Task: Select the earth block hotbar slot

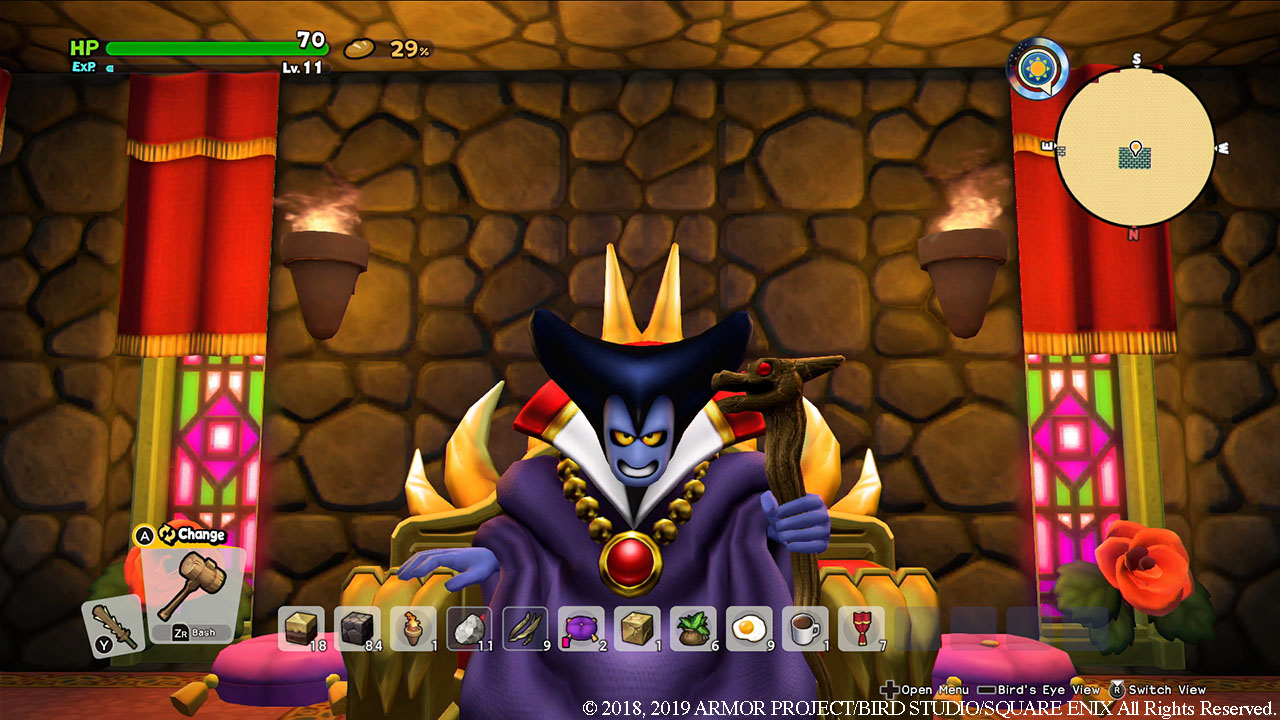Action: point(301,628)
